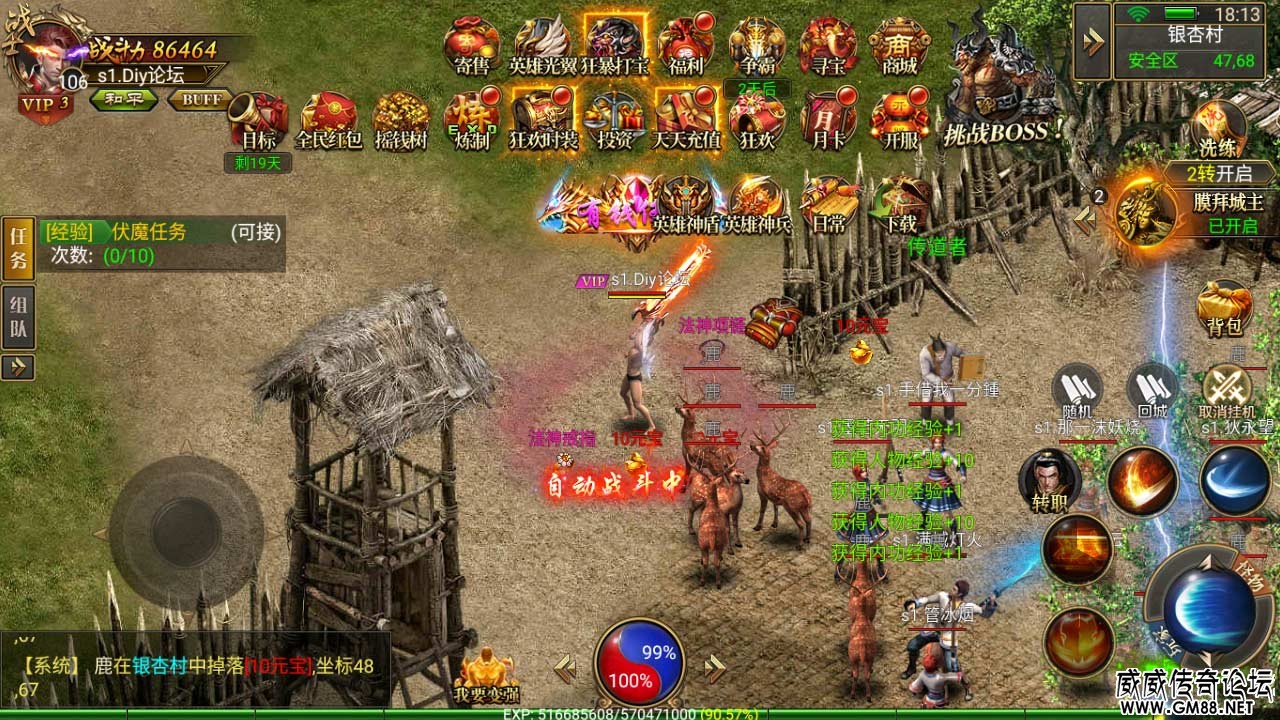This screenshot has height=720, width=1280.
Task: Open the 转职 class change portrait
Action: click(x=1049, y=481)
